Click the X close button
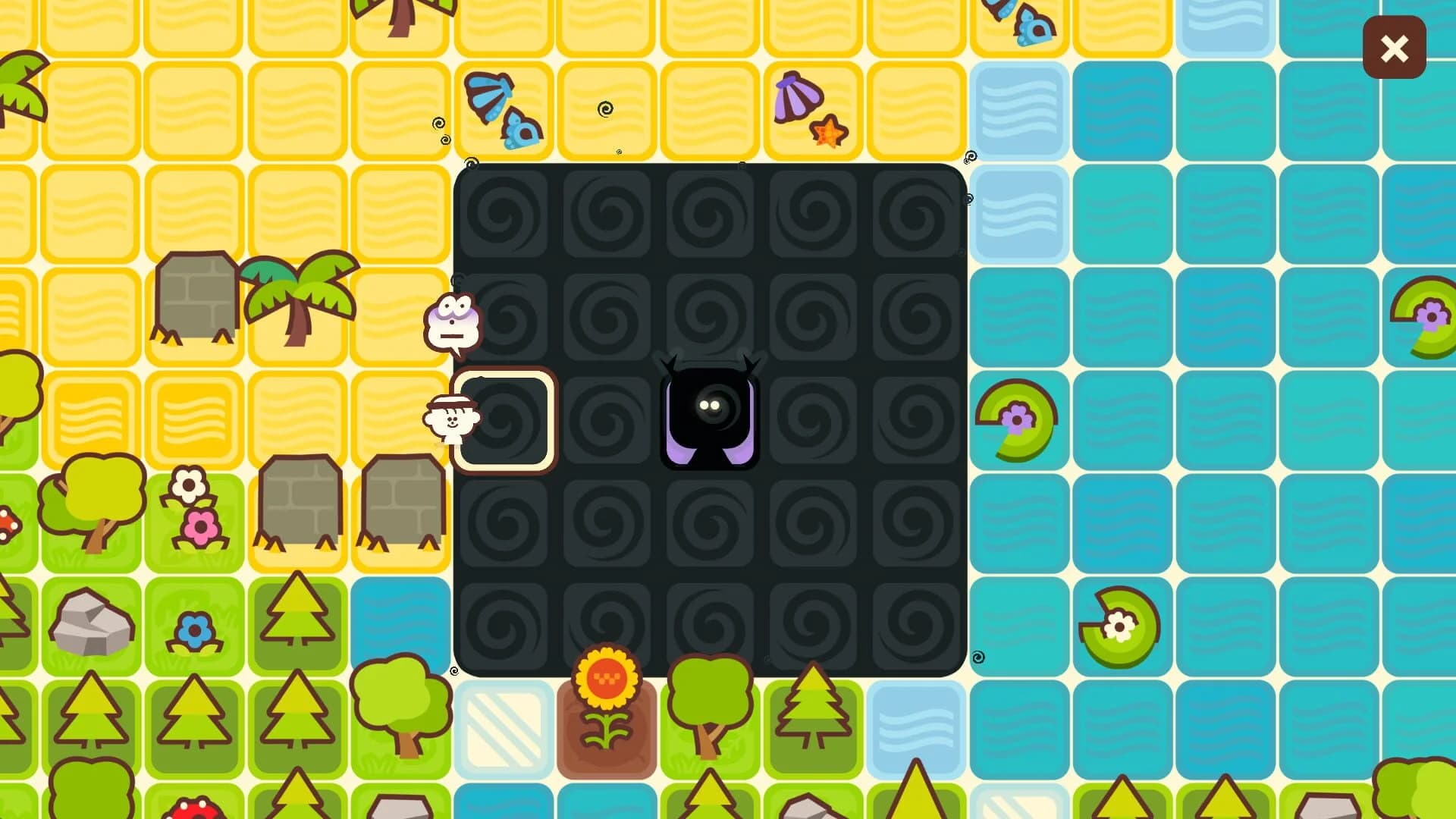 click(x=1395, y=48)
